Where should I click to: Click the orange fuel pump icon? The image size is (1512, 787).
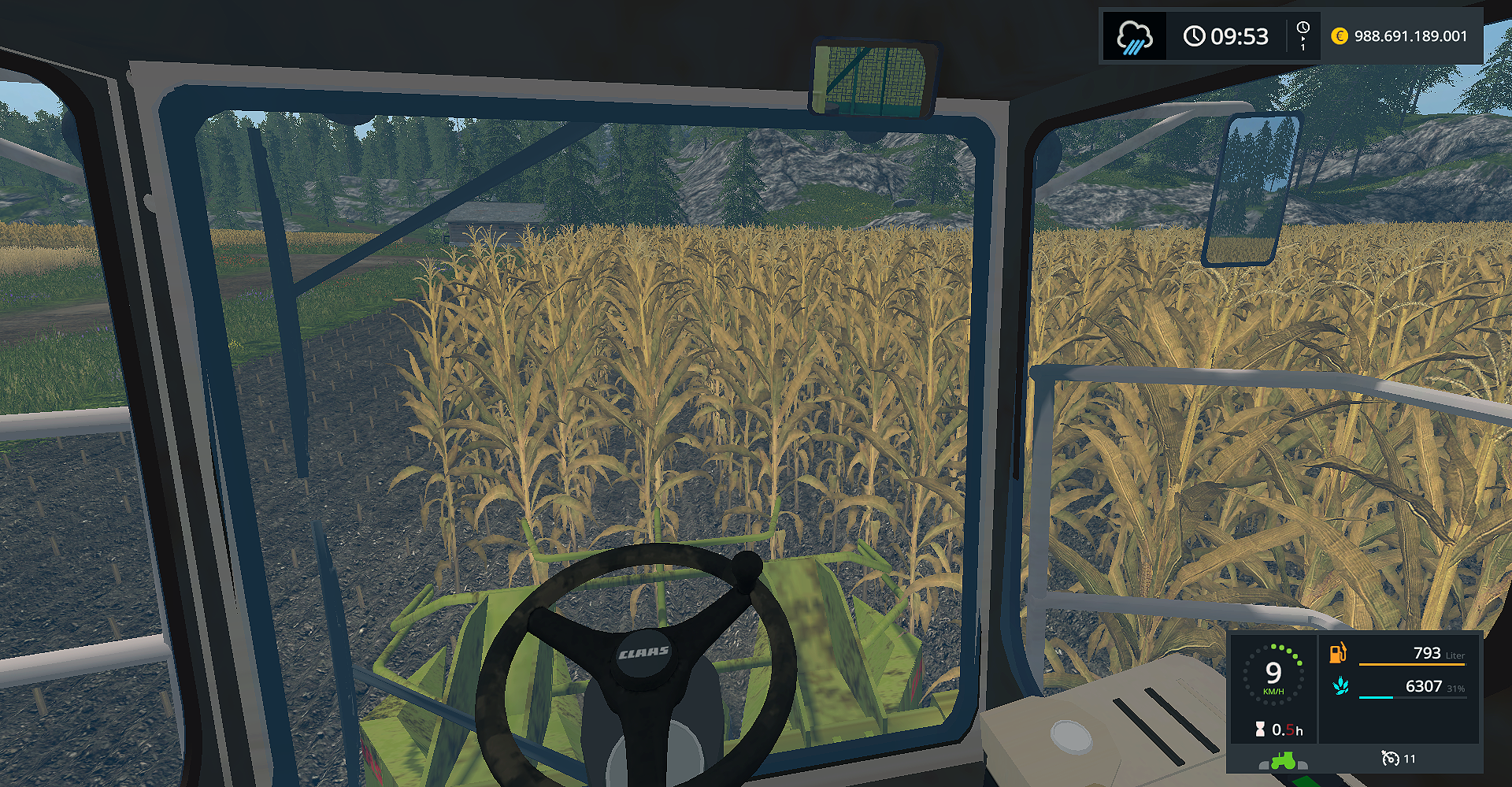(x=1338, y=653)
